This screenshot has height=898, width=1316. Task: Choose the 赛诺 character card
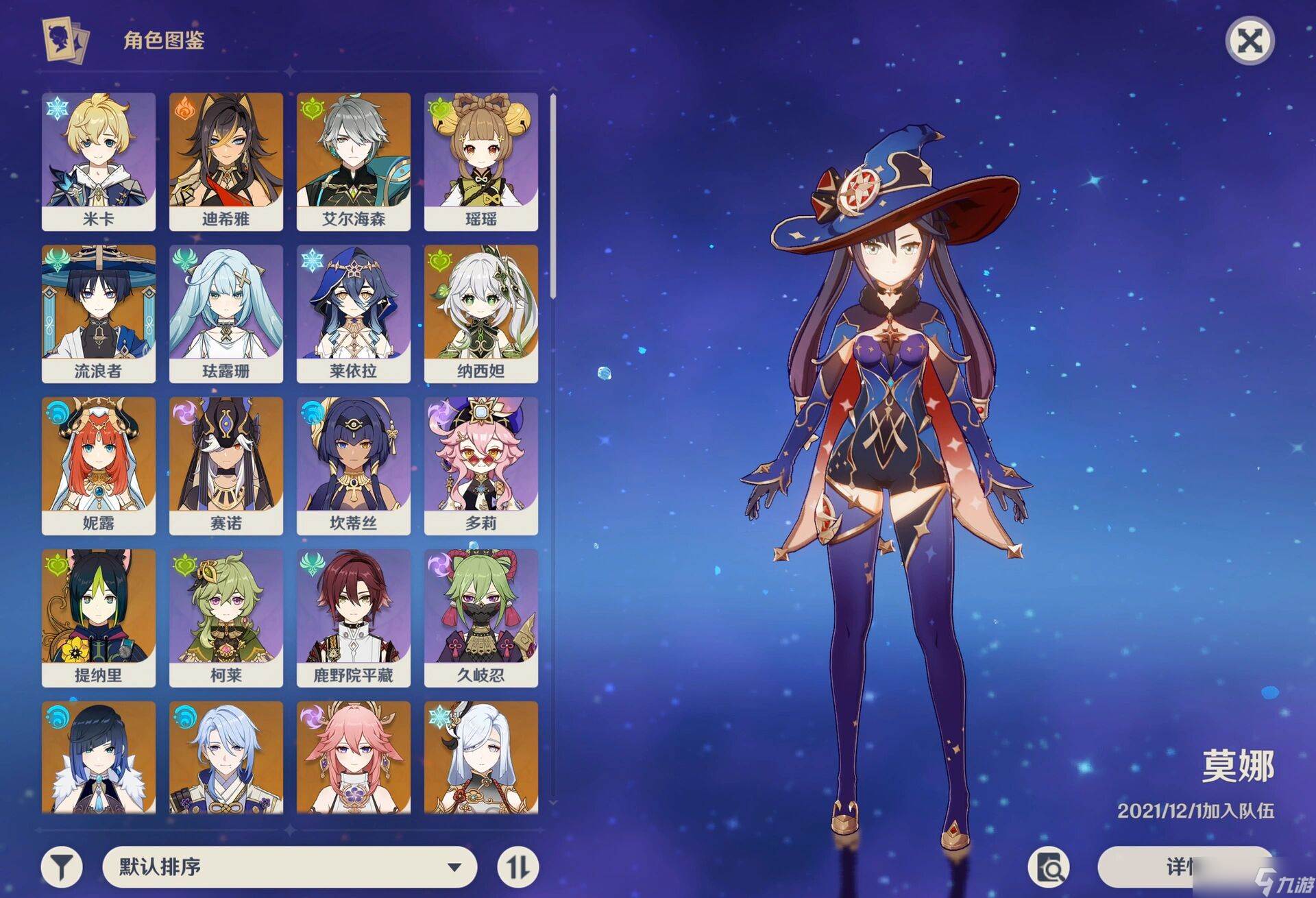tap(226, 465)
